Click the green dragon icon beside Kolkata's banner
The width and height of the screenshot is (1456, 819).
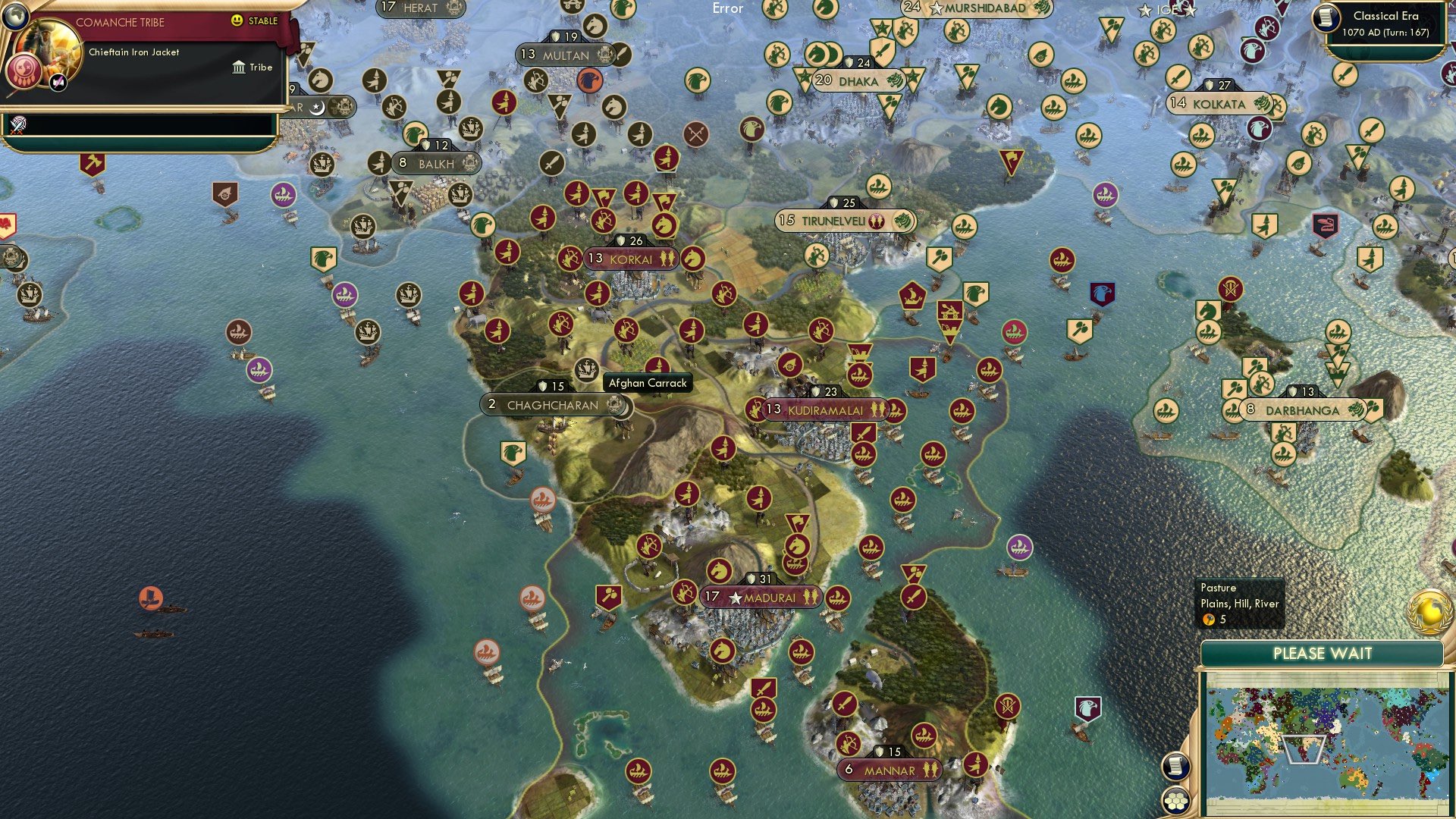[1261, 104]
